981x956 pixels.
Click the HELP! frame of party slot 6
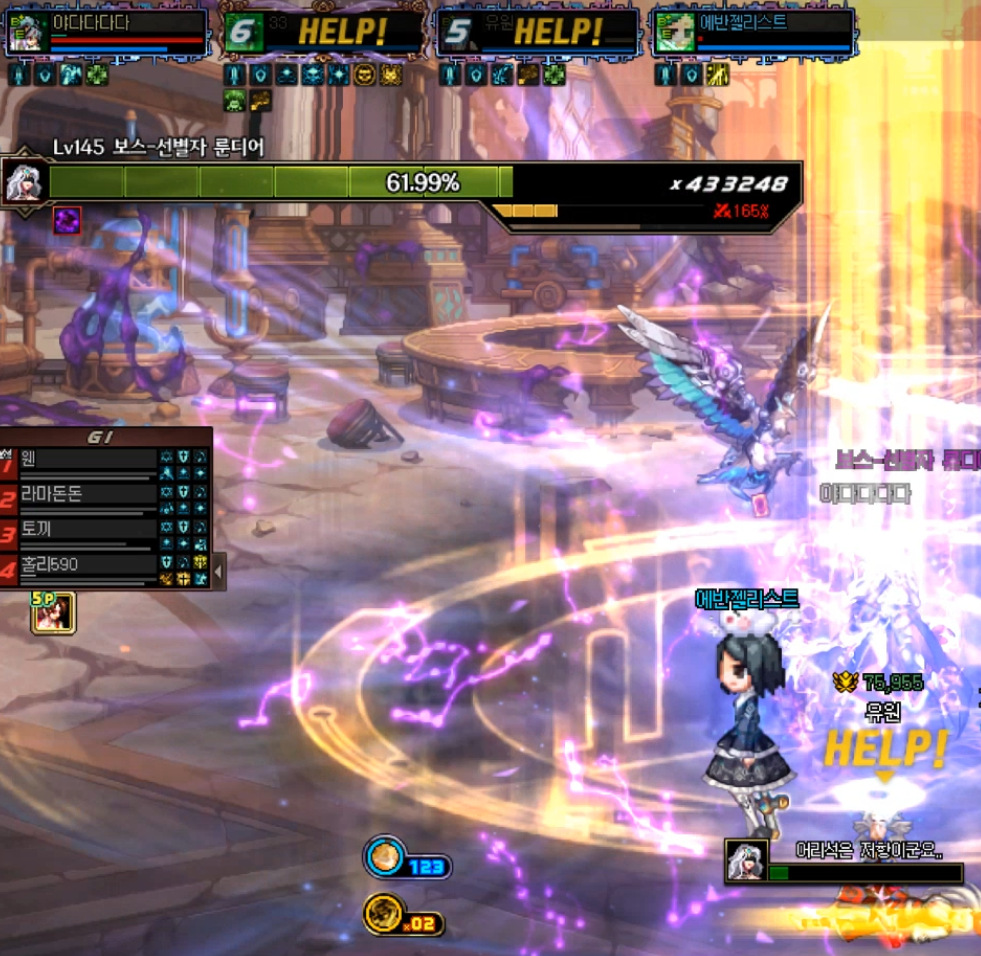pos(322,33)
